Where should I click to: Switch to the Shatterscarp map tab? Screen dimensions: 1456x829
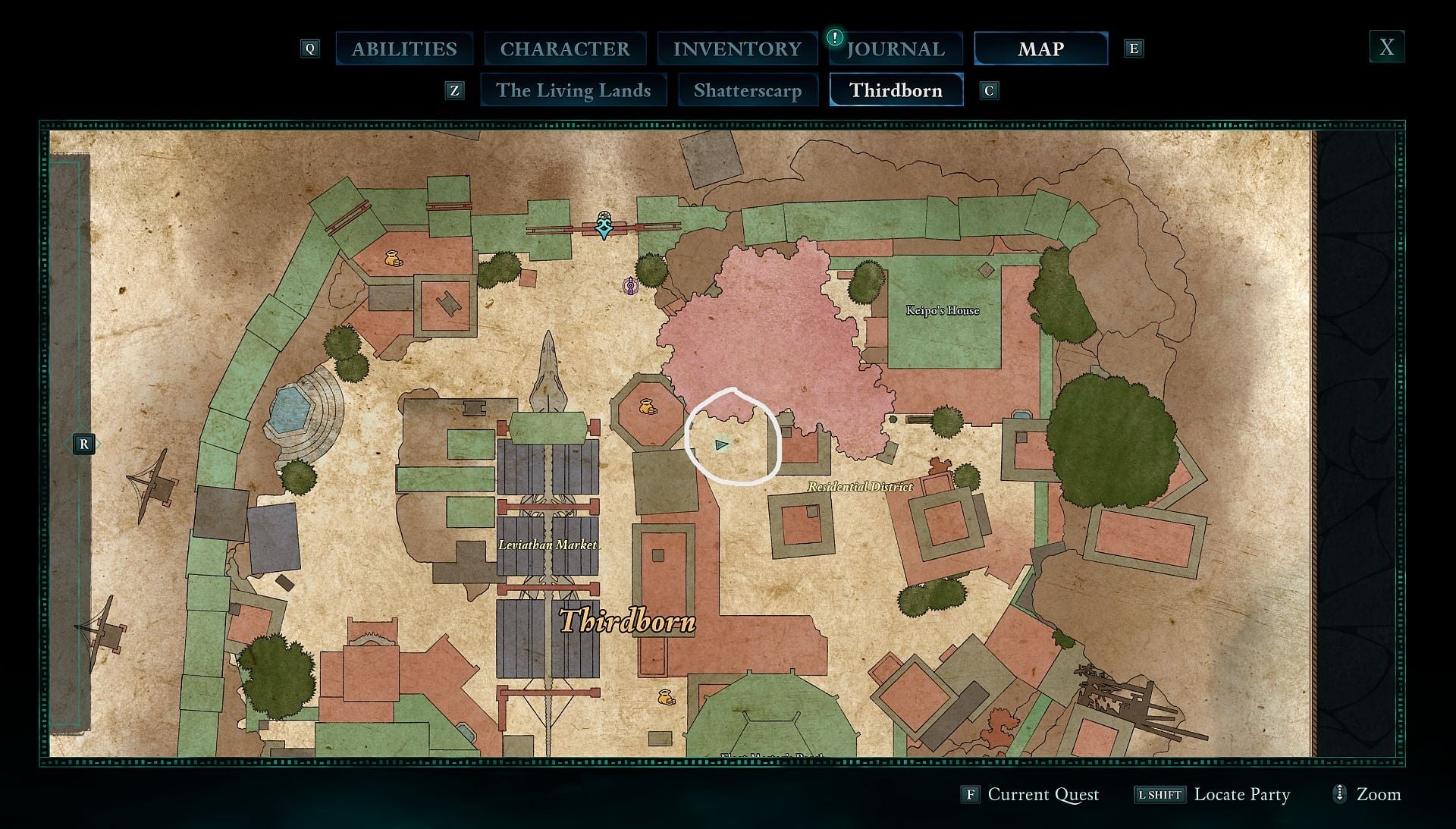coord(748,90)
